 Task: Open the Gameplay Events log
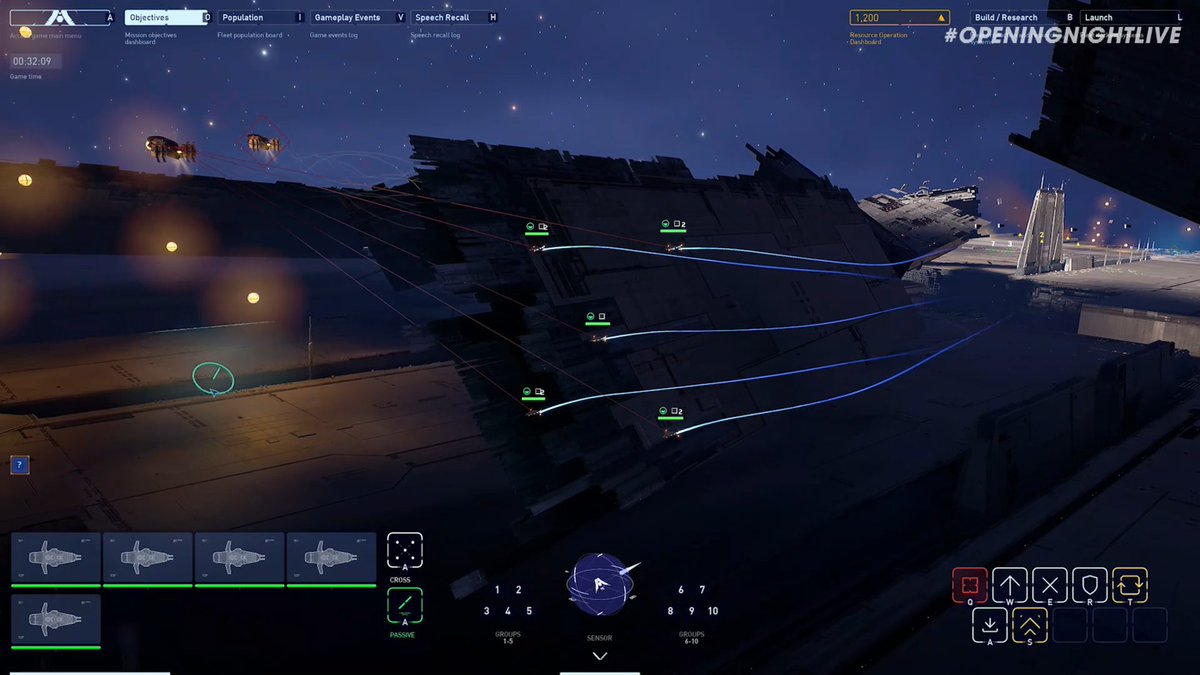coord(356,17)
